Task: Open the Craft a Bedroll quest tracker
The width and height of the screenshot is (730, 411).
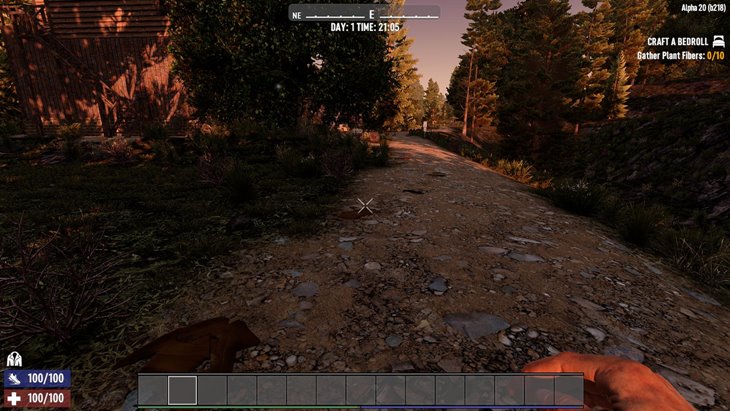Action: pyautogui.click(x=676, y=41)
